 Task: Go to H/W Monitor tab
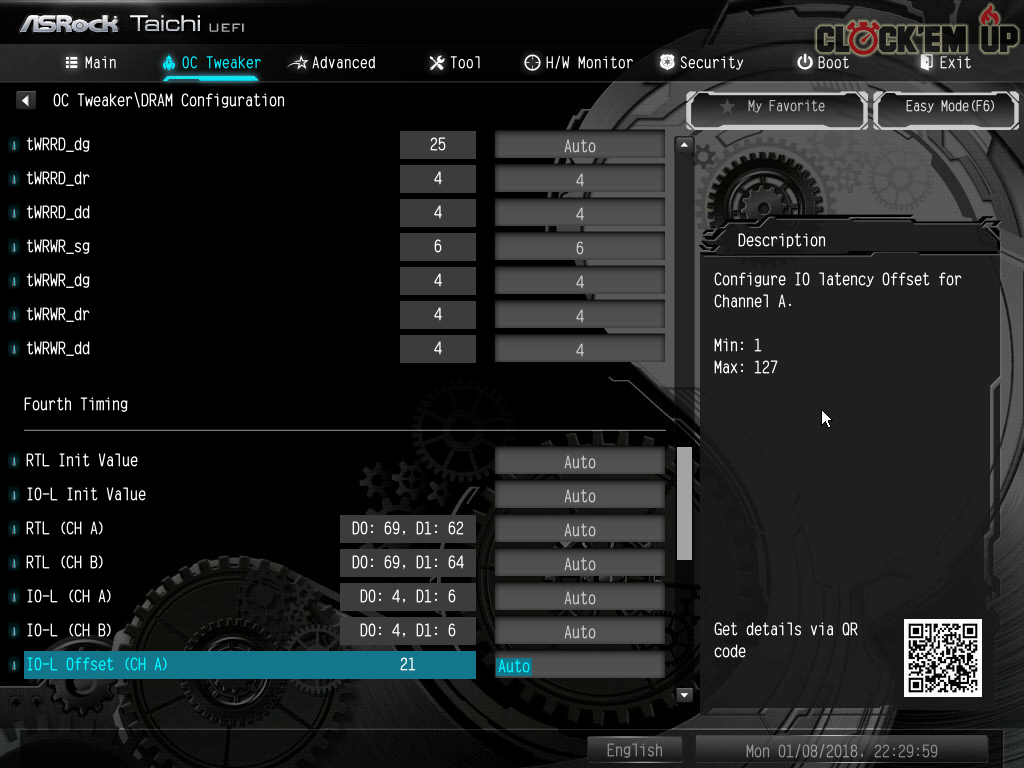(578, 63)
